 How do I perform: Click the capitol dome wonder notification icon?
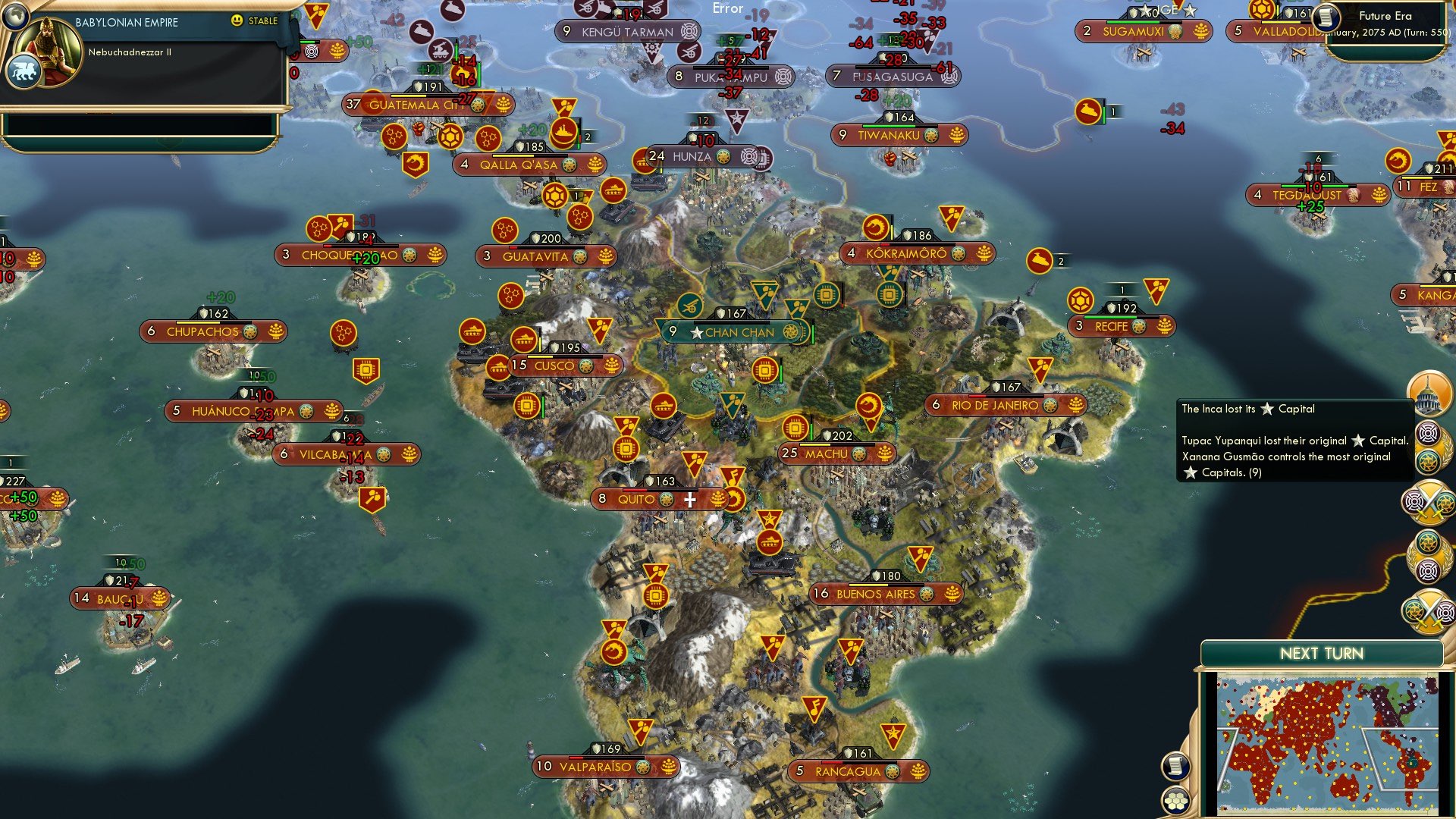point(1429,393)
